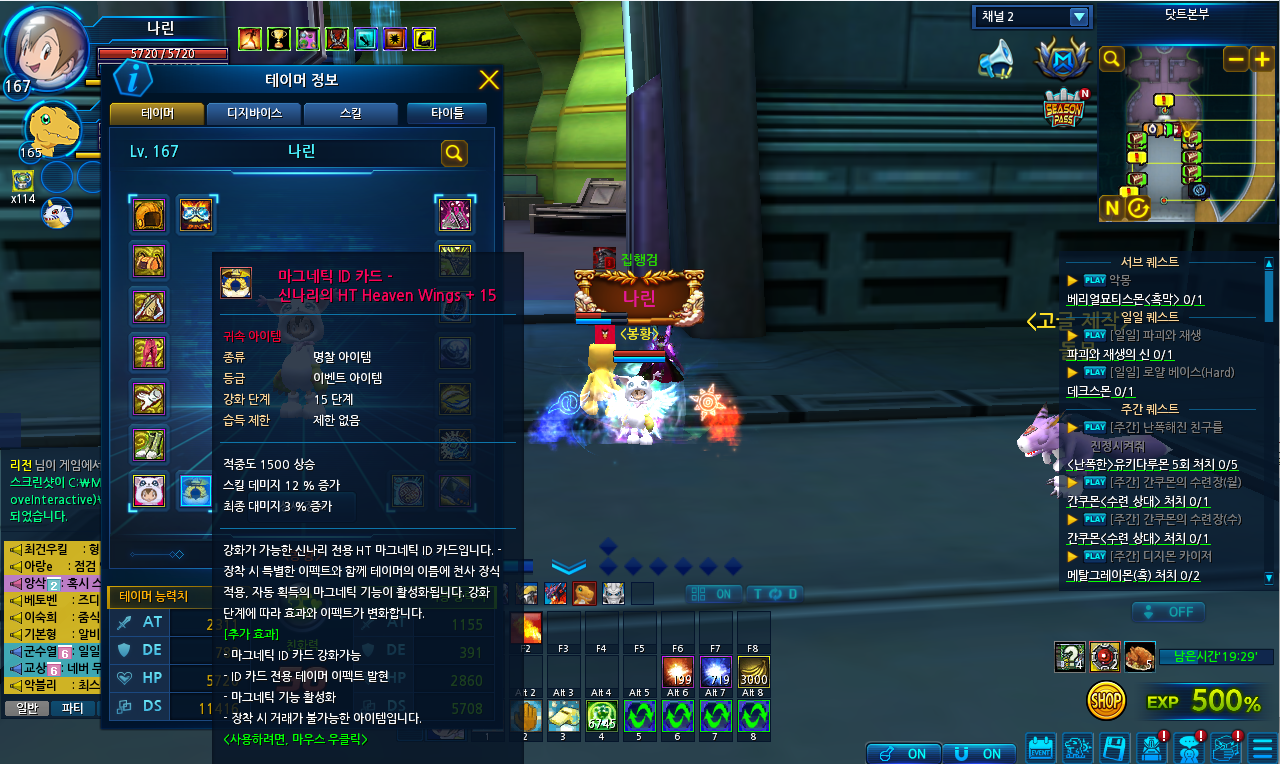Open the gold SHOP button

click(x=1106, y=701)
